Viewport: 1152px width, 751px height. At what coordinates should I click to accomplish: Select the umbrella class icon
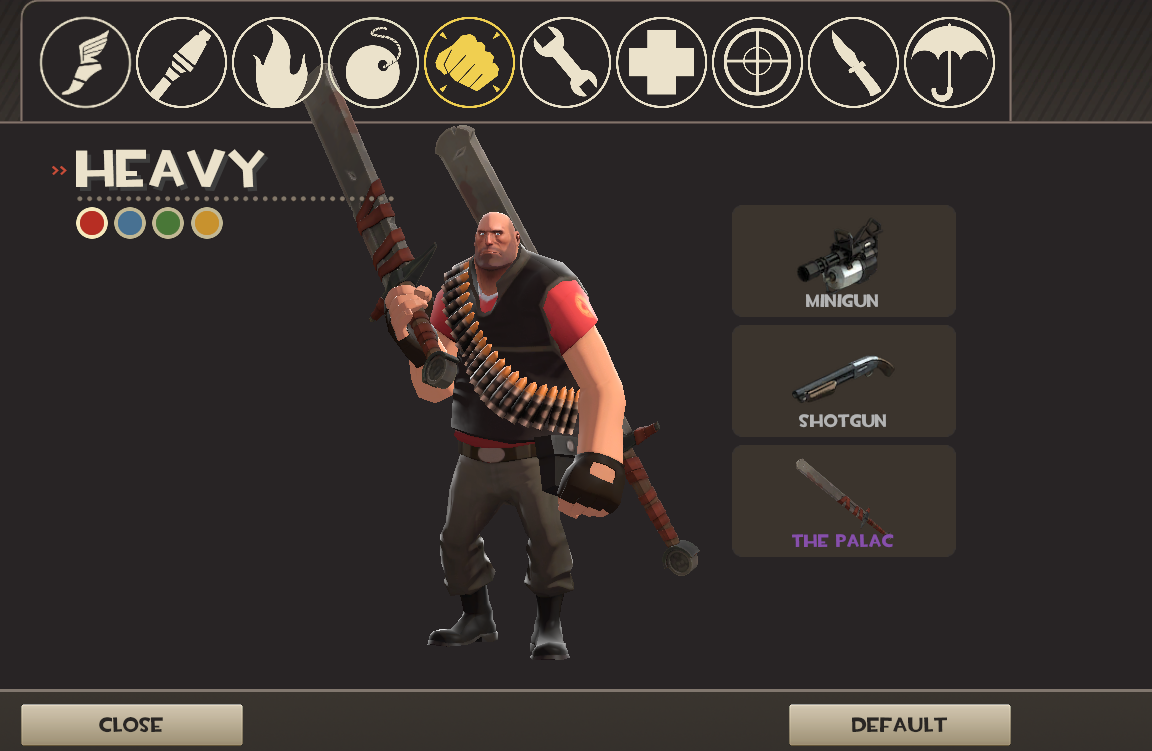tap(949, 62)
